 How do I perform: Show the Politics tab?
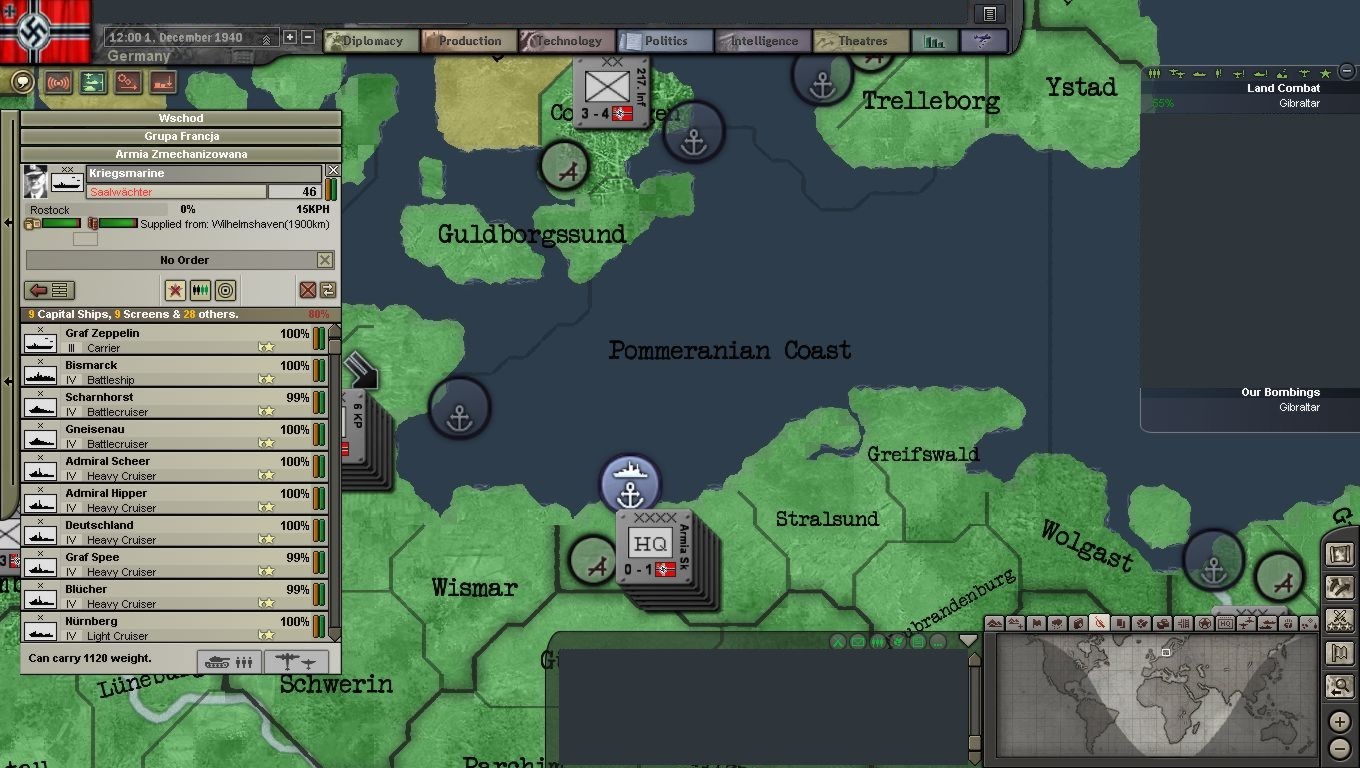(x=660, y=41)
